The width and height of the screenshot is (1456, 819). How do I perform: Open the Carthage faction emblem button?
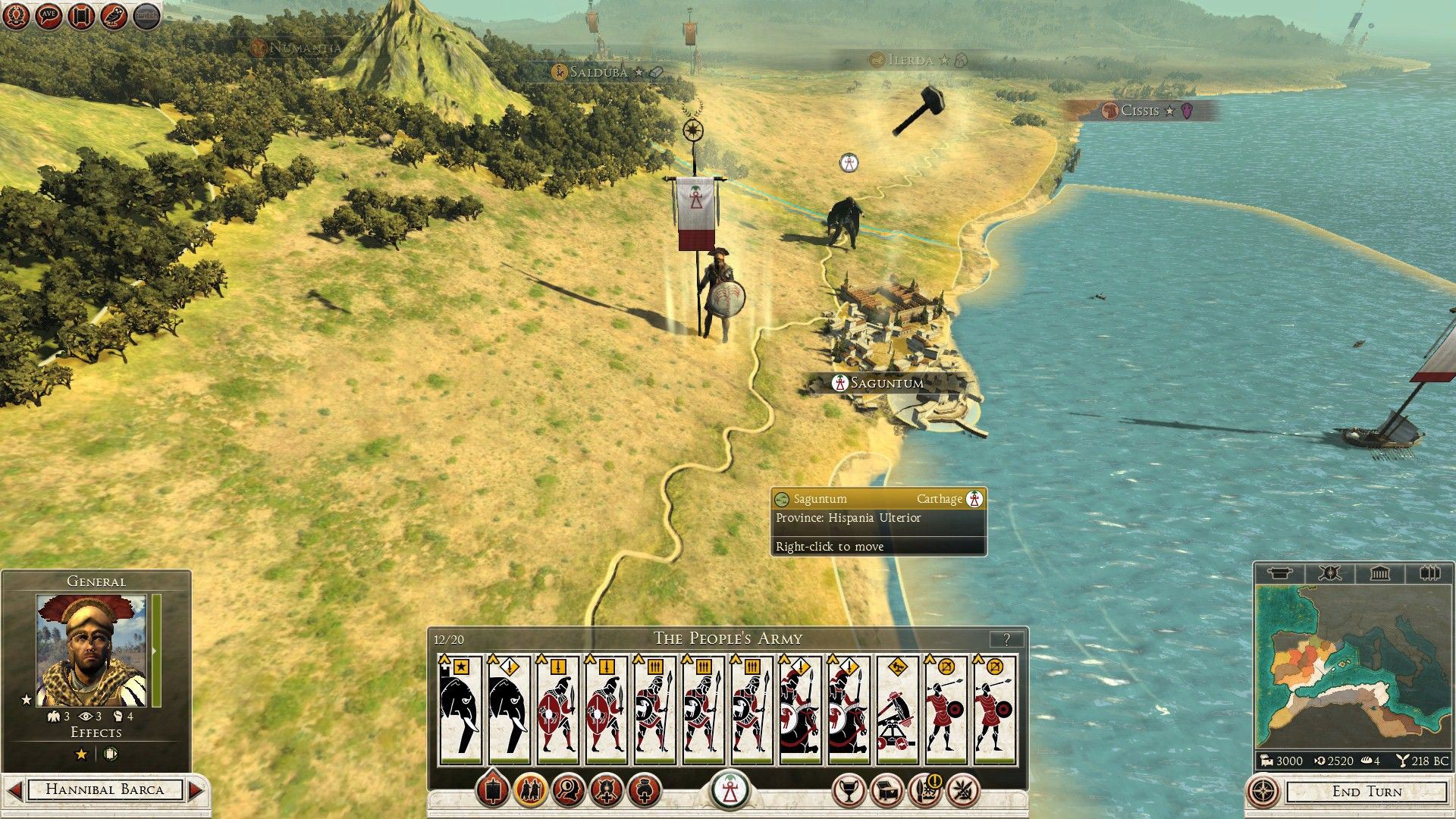[730, 791]
